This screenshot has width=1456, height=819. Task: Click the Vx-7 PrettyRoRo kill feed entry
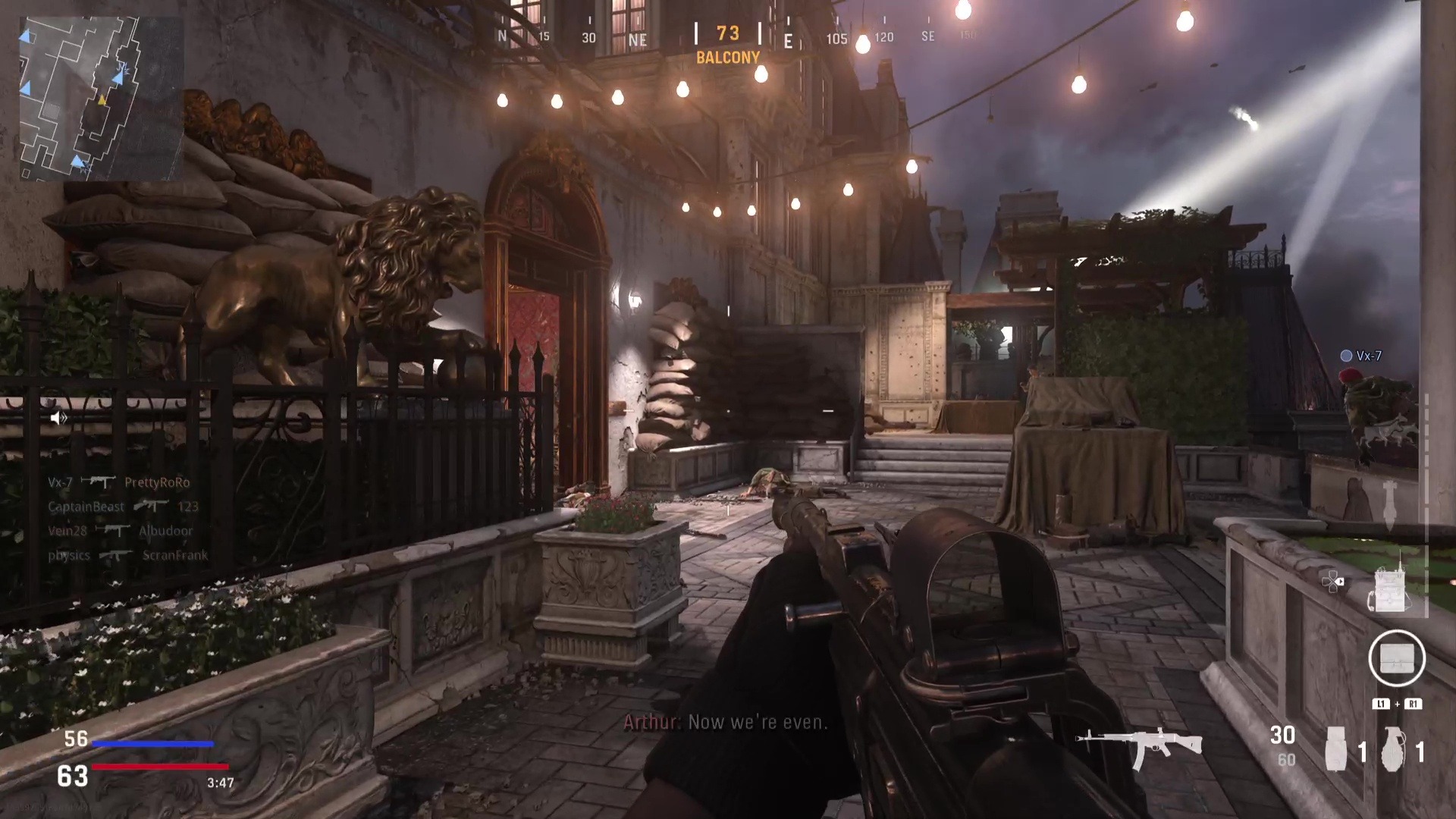tap(119, 482)
